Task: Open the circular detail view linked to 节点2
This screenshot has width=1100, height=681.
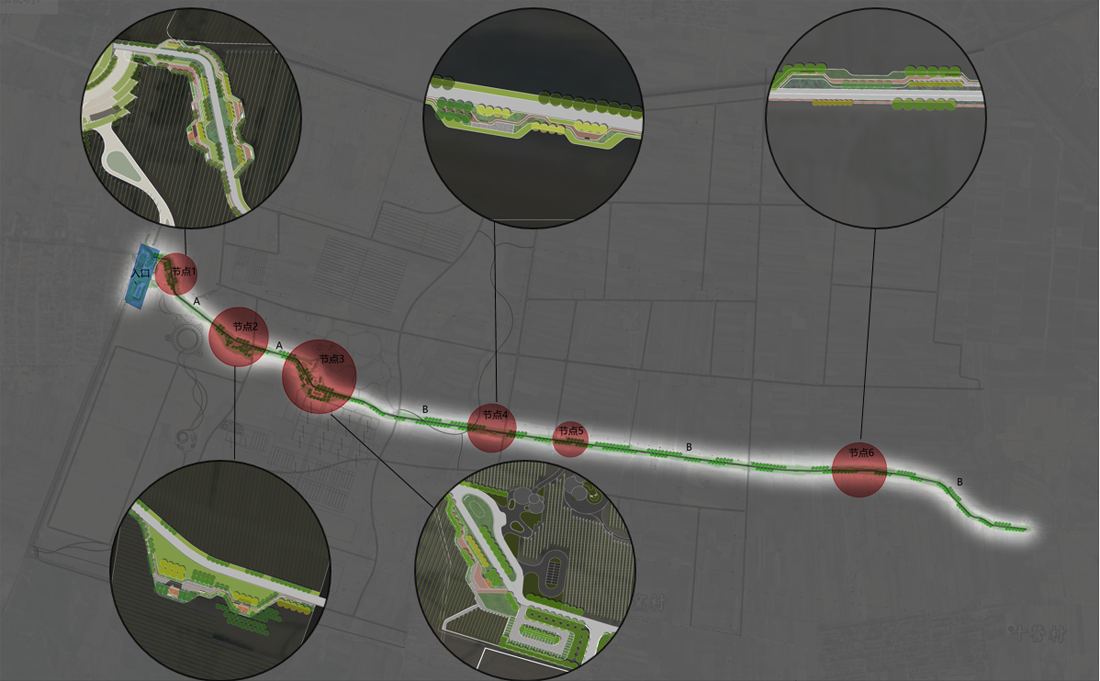Action: (x=220, y=571)
